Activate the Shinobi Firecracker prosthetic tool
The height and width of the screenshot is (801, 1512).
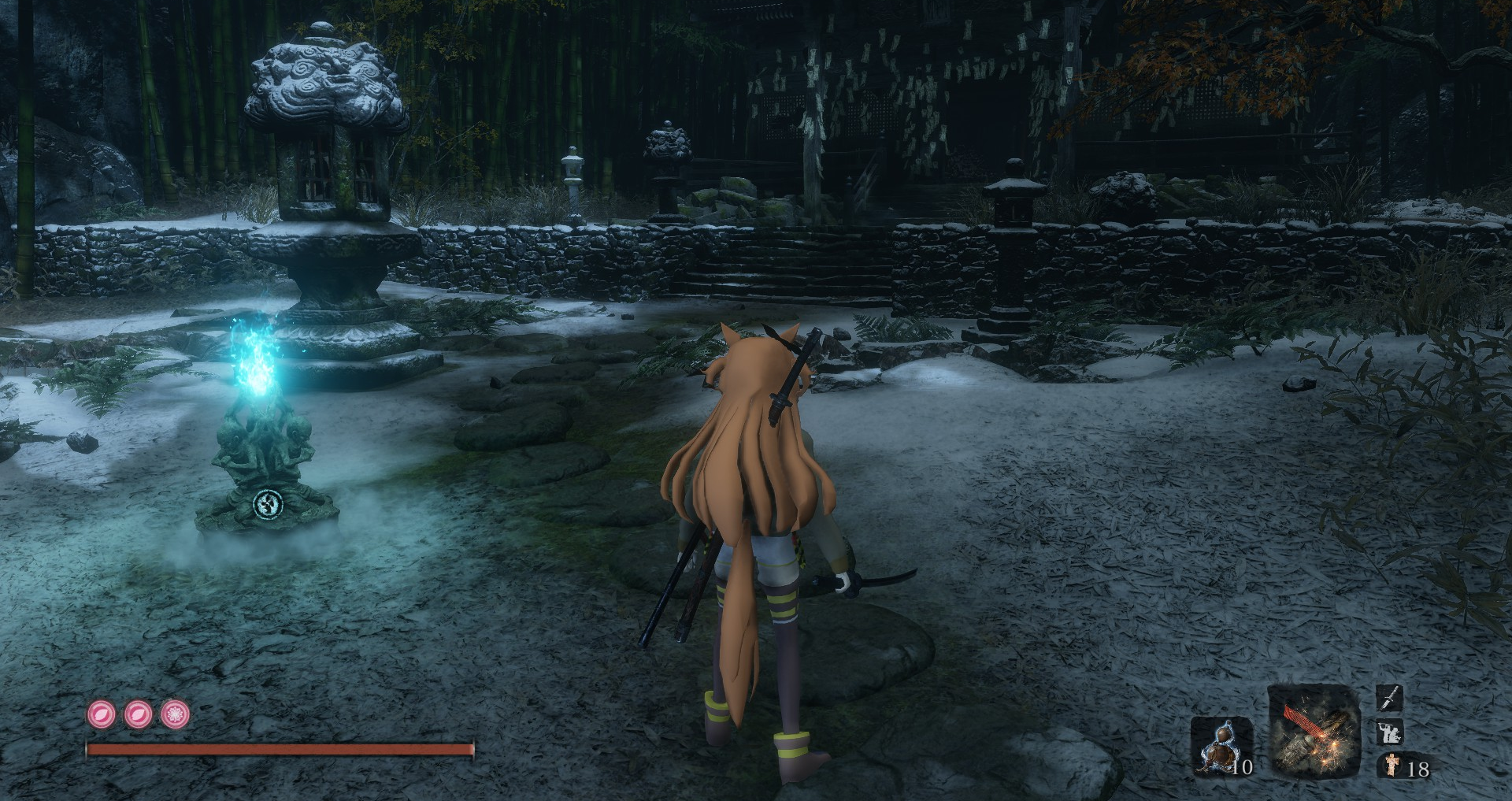pos(1314,732)
